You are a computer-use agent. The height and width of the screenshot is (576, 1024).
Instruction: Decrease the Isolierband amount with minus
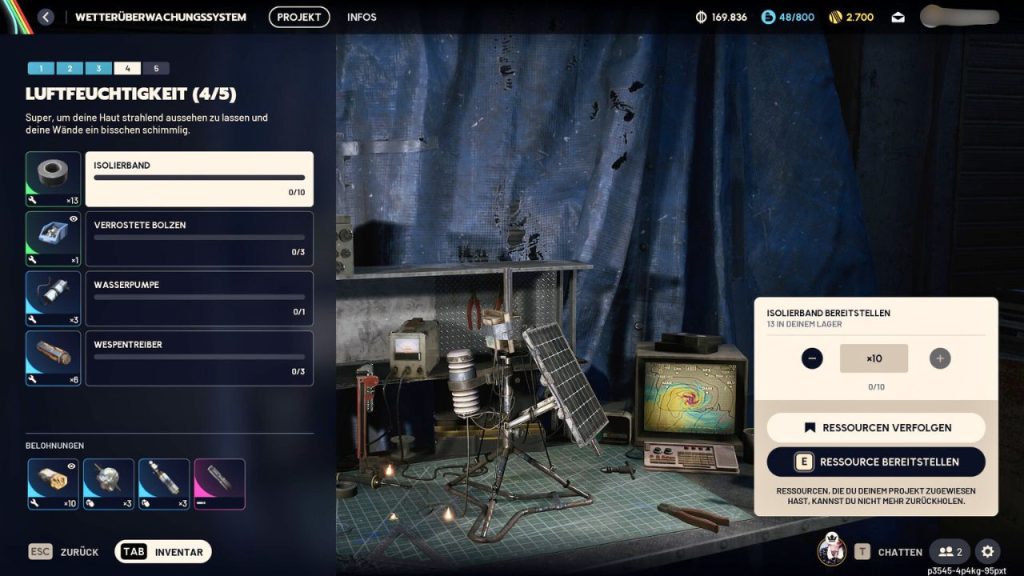812,358
